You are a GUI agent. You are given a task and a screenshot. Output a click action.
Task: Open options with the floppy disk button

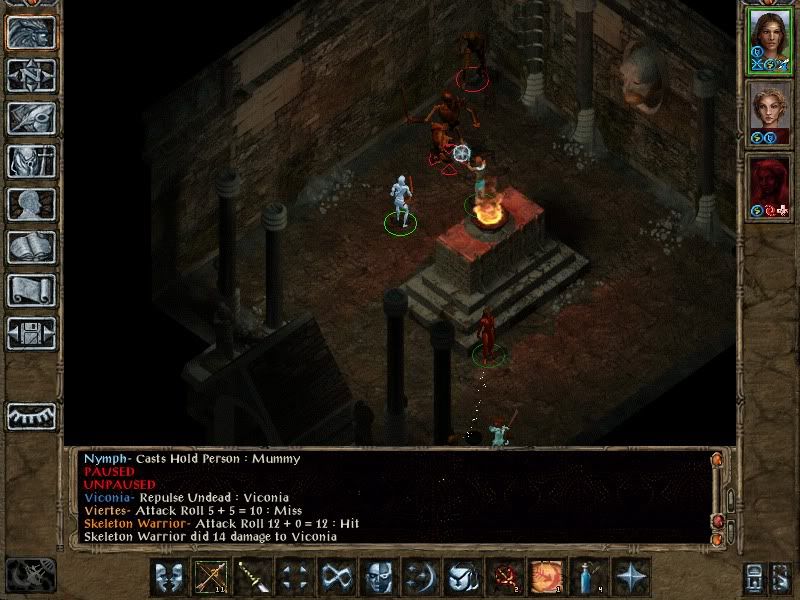click(x=30, y=333)
